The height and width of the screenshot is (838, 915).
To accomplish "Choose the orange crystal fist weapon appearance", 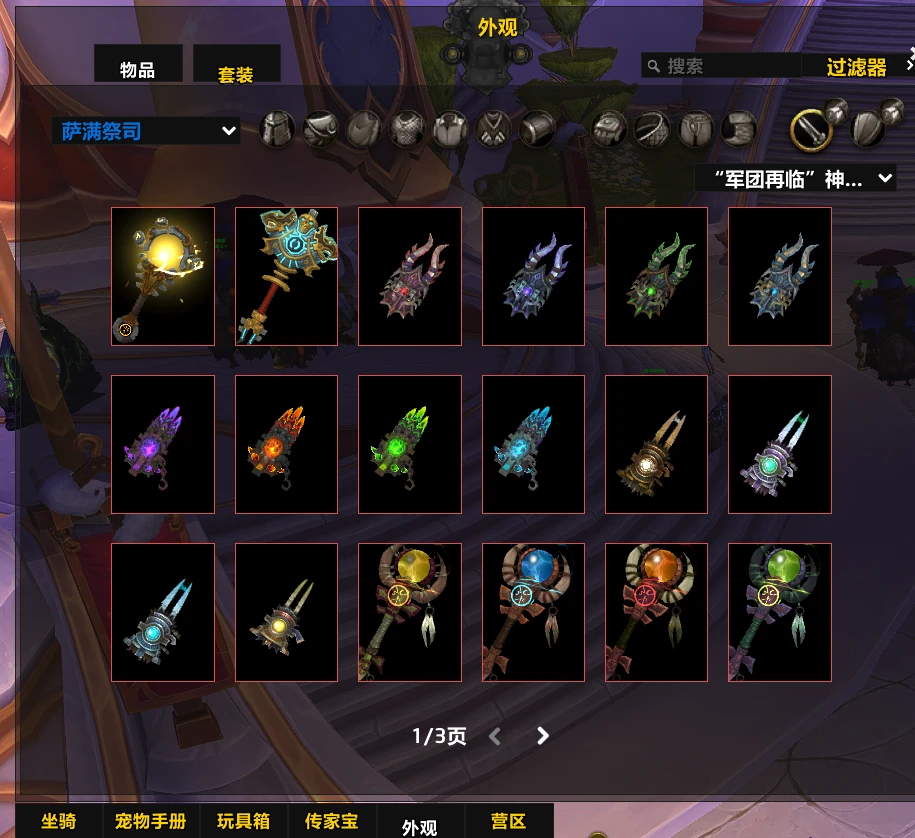I will tap(286, 444).
